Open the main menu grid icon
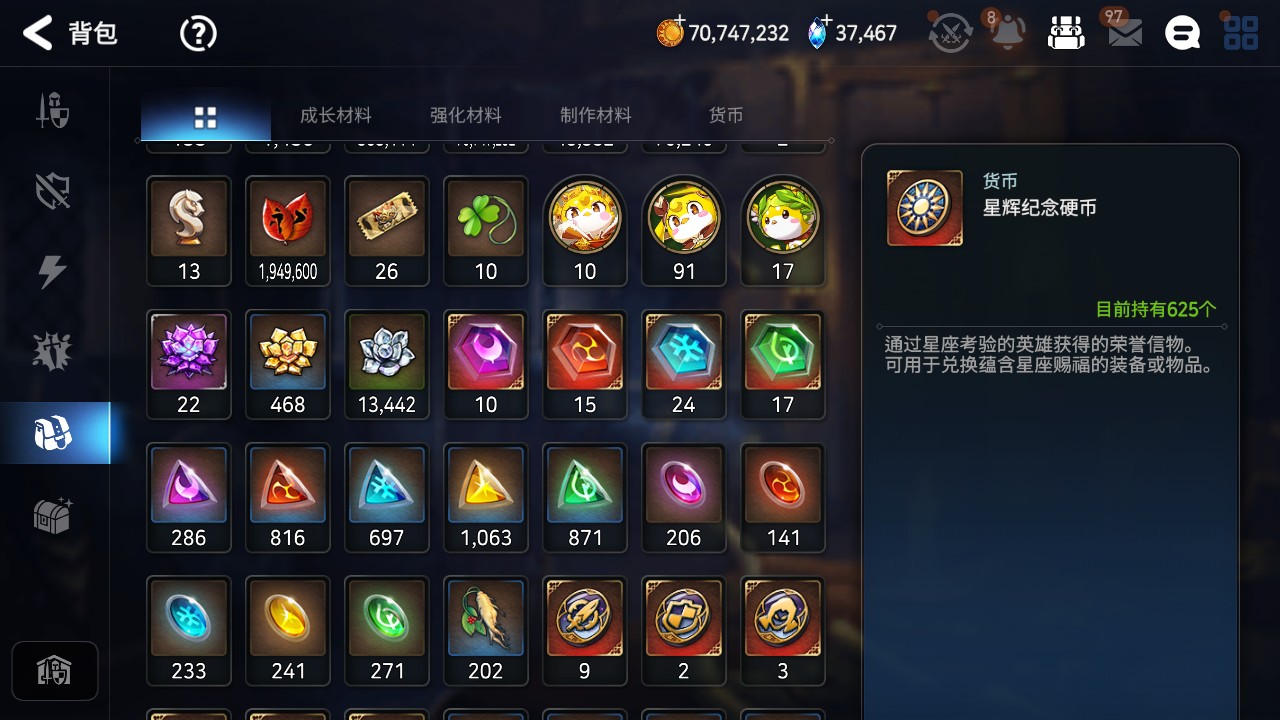The image size is (1280, 720). (1241, 34)
